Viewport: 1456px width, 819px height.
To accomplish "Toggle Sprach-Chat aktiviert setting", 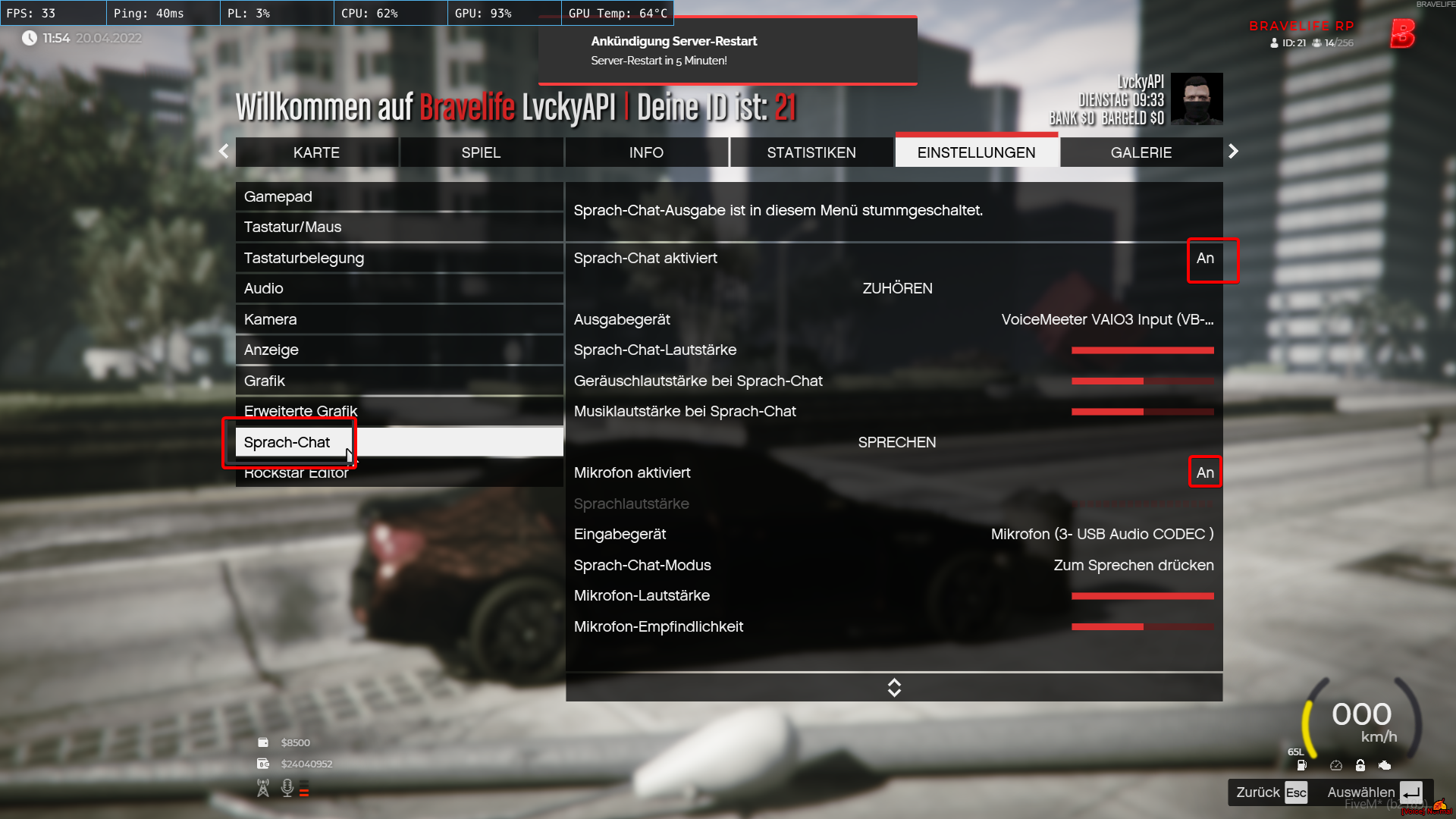I will point(1204,259).
